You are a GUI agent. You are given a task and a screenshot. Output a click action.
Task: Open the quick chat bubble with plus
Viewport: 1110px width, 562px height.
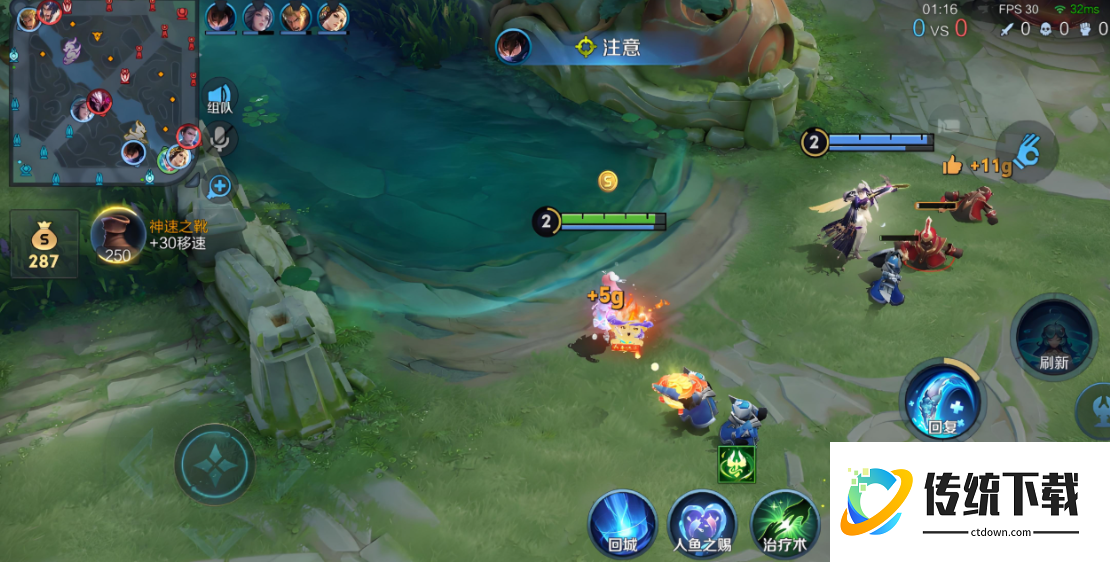[220, 186]
